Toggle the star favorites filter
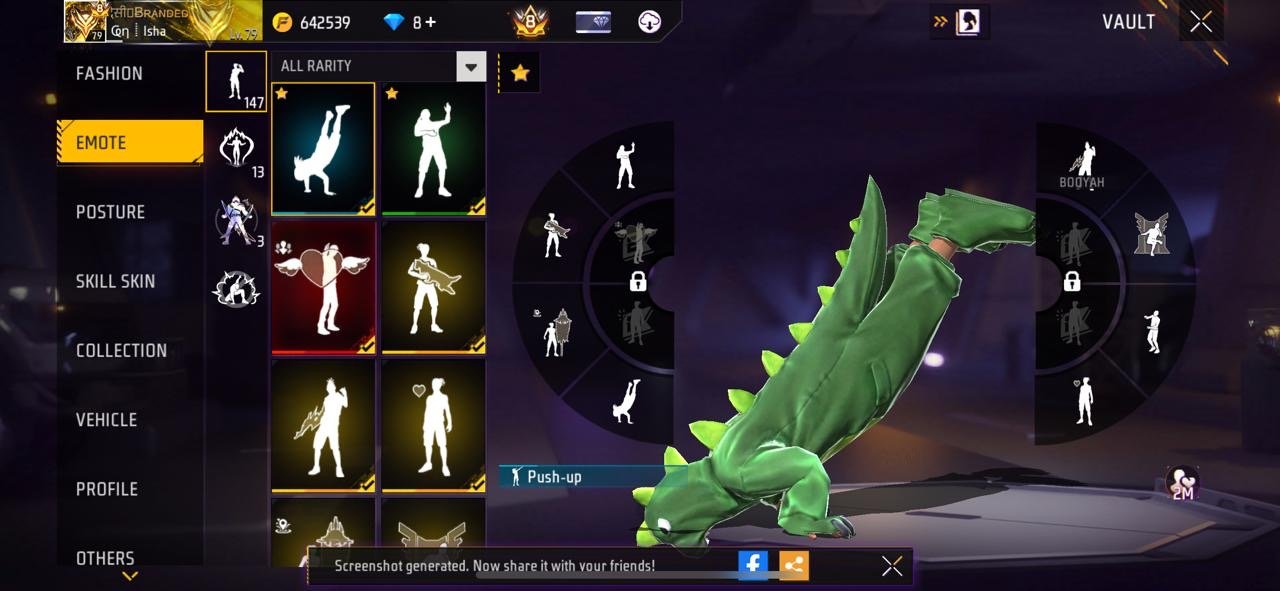This screenshot has width=1280, height=591. (520, 73)
